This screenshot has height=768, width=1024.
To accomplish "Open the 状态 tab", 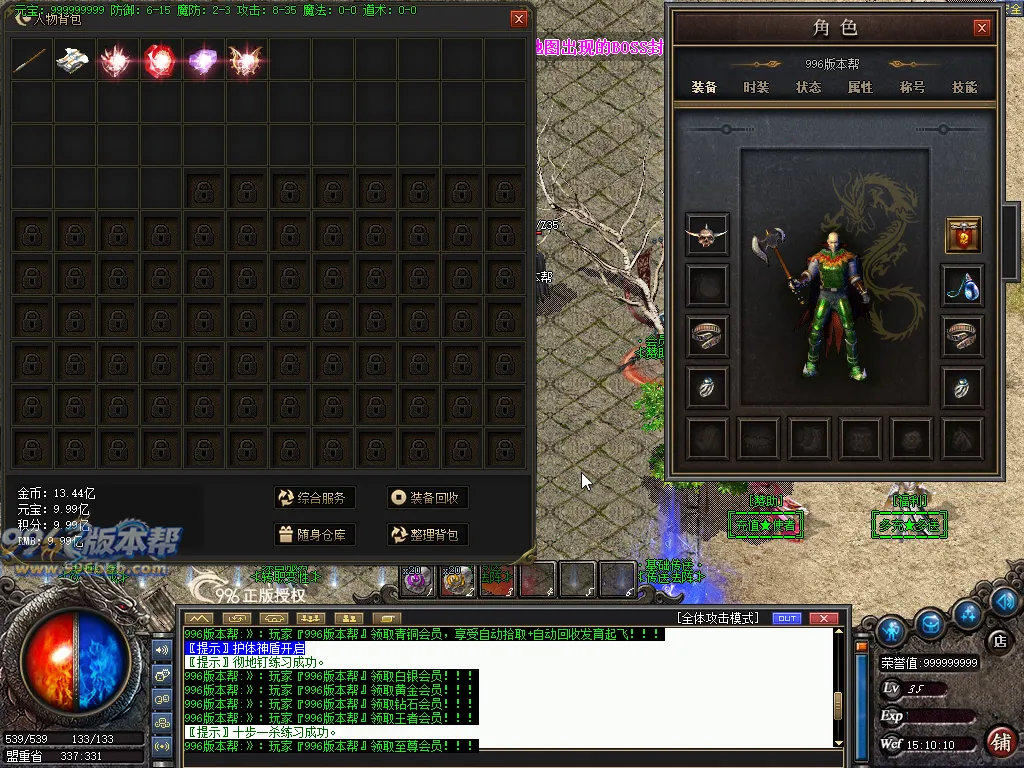I will 808,87.
